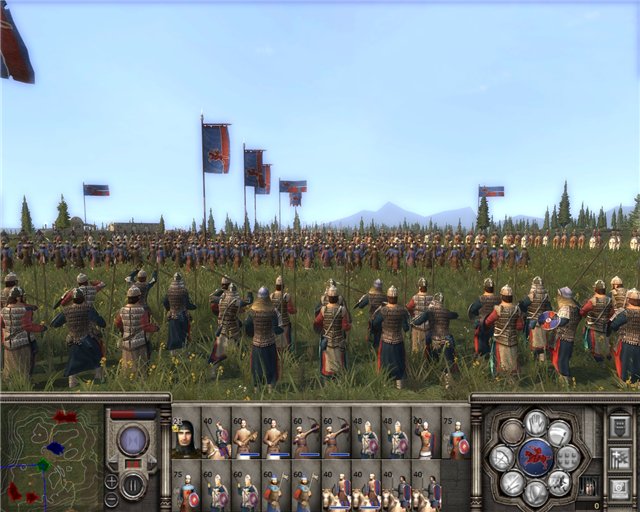Pause the battle with the pause button
Viewport: 640px width, 512px height.
click(132, 486)
